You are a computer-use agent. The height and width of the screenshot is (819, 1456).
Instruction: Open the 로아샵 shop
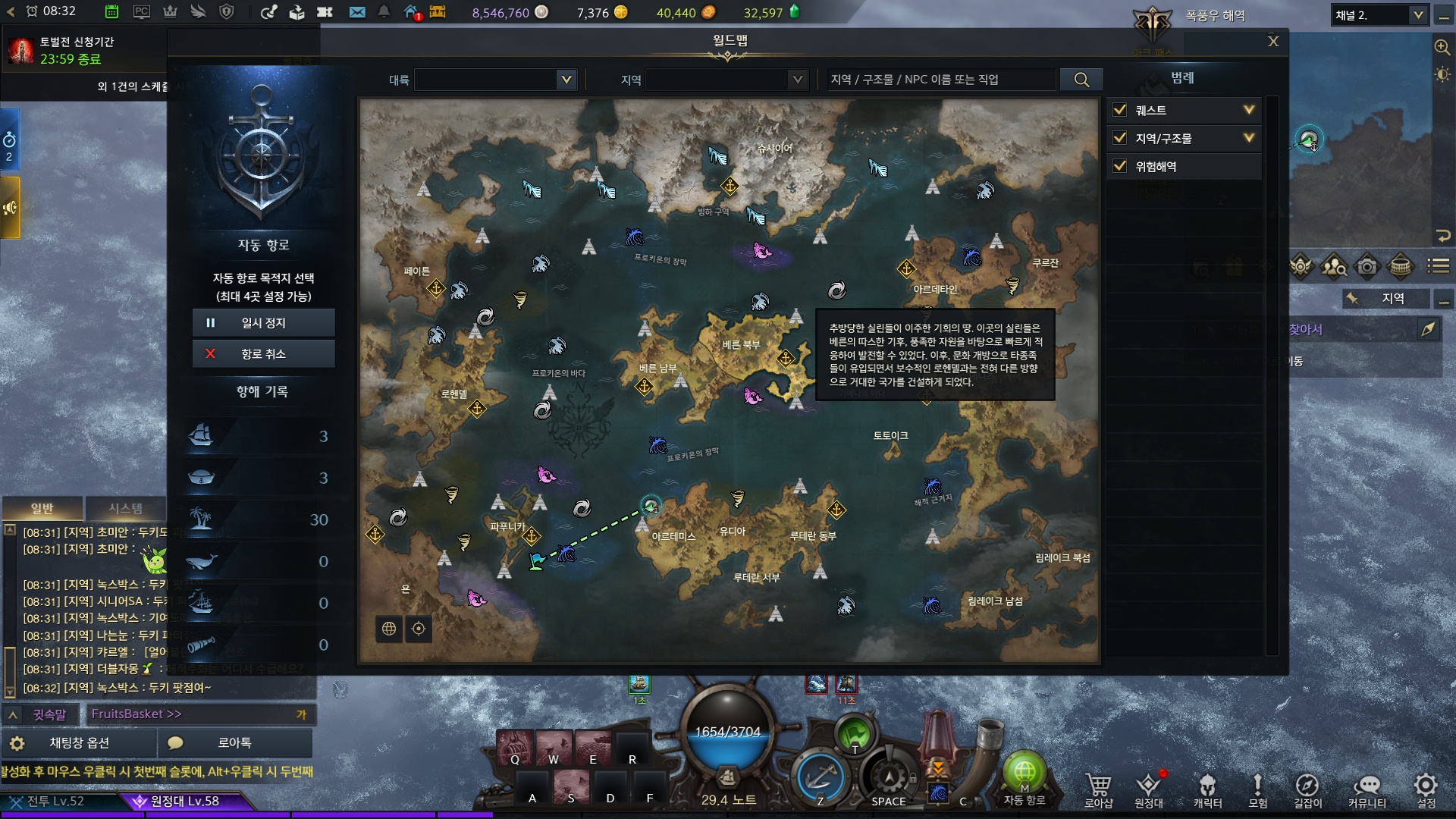coord(1098,789)
